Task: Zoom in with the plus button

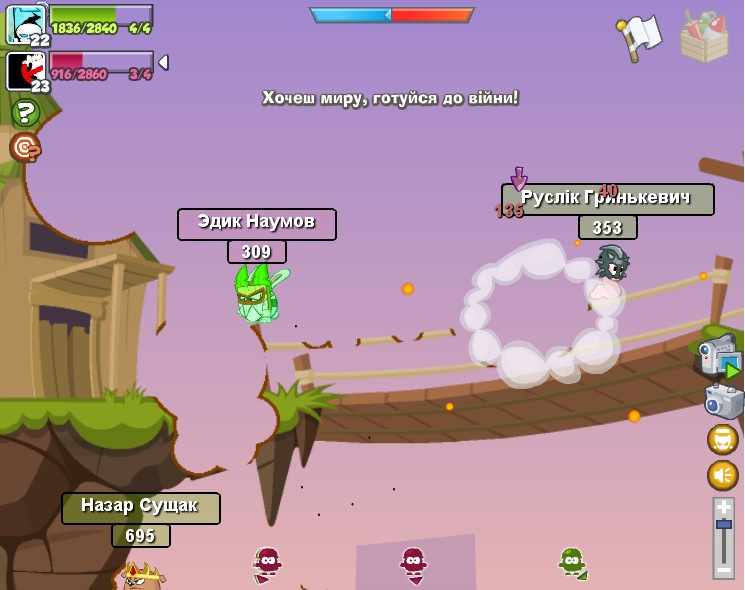Action: 723,507
